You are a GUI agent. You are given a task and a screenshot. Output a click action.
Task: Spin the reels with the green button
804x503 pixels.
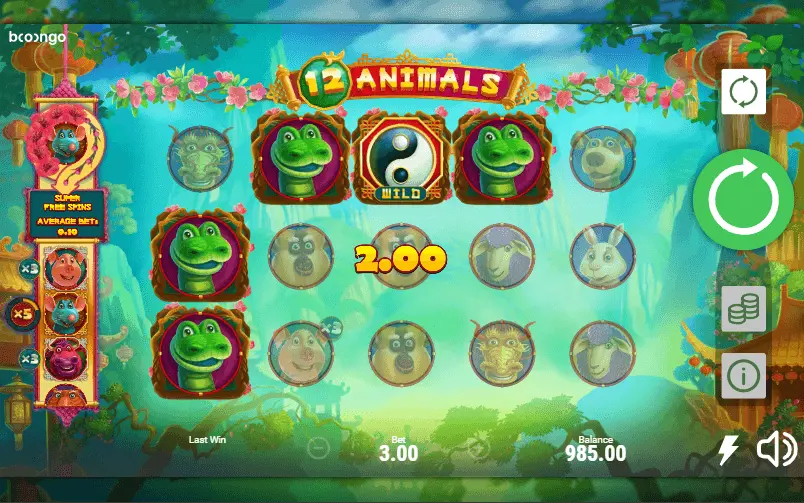click(743, 199)
